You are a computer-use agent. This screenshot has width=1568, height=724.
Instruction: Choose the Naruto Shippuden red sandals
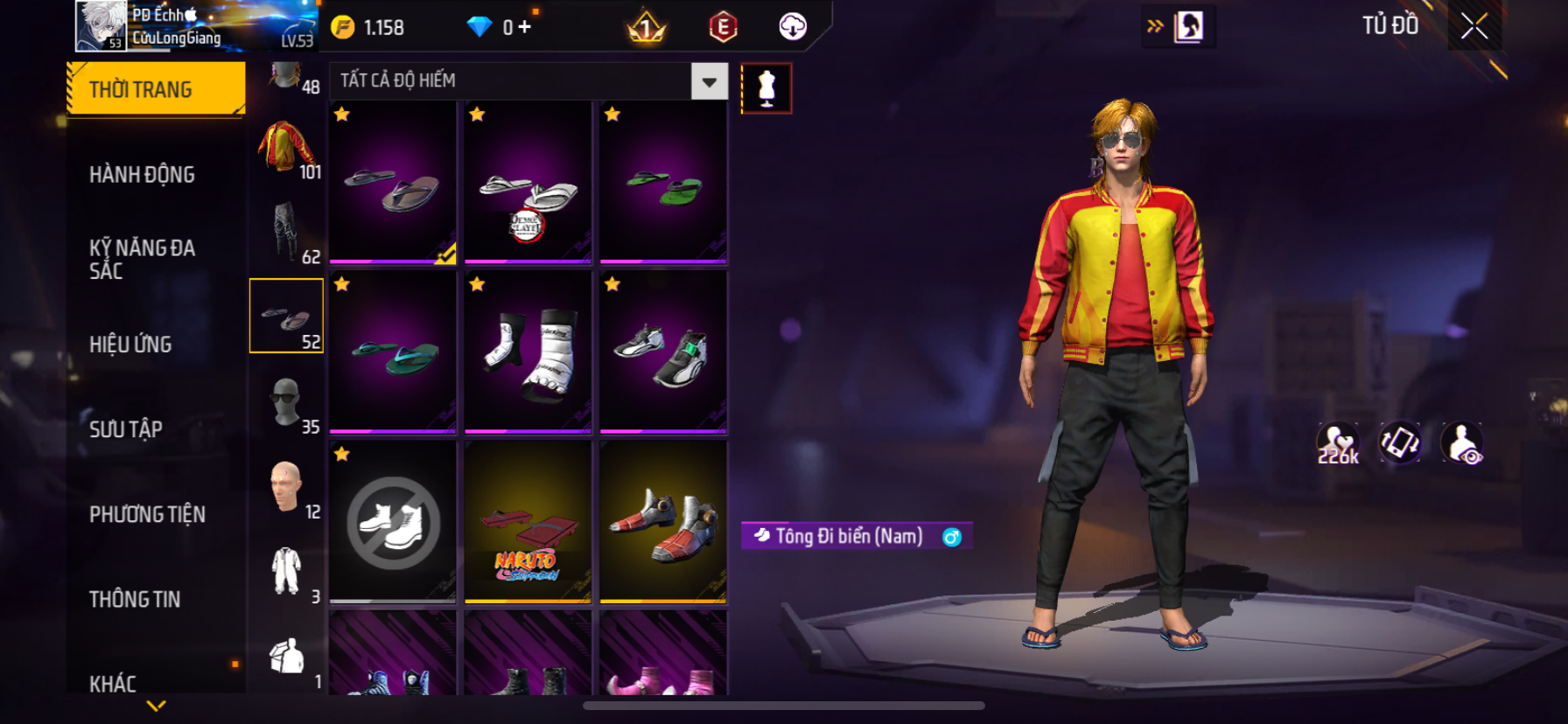point(528,523)
